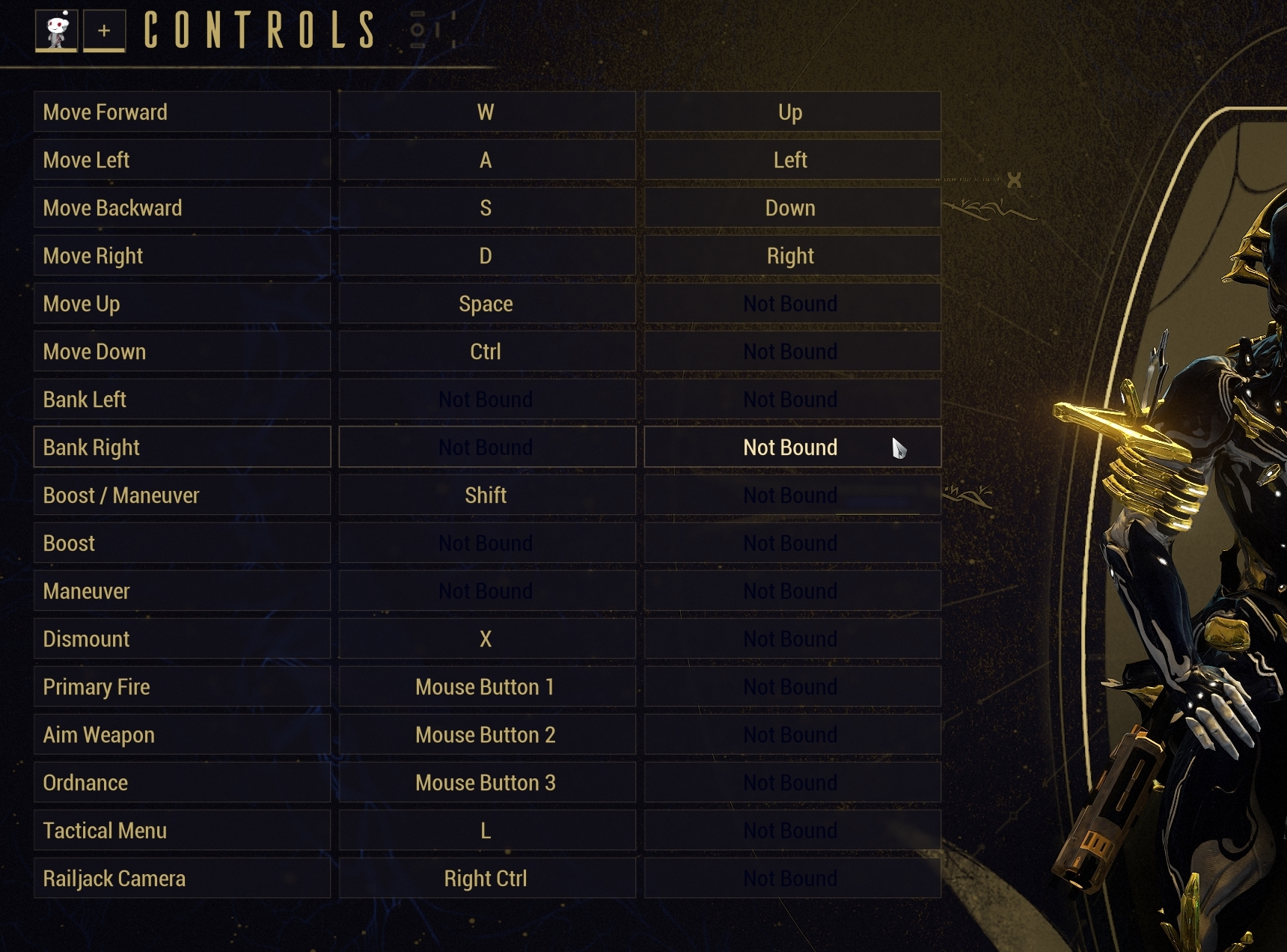The height and width of the screenshot is (952, 1287).
Task: Select the D binding for Move Right
Action: 486,255
